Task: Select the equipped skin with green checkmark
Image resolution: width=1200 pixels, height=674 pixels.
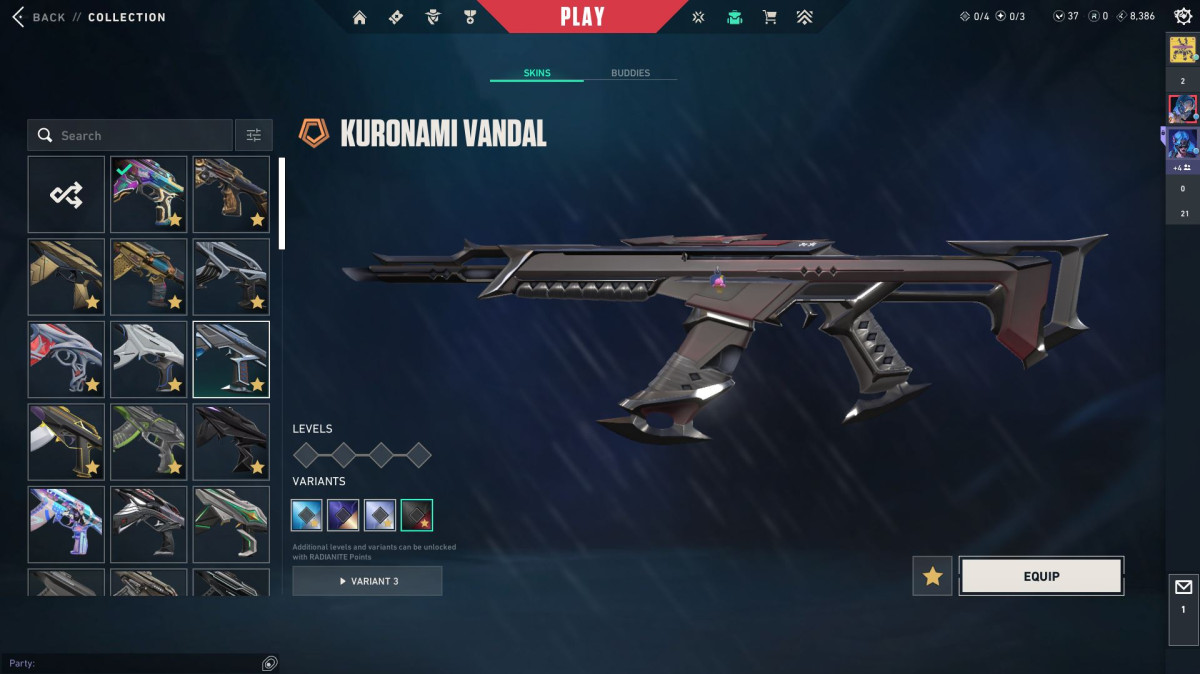Action: click(x=148, y=194)
